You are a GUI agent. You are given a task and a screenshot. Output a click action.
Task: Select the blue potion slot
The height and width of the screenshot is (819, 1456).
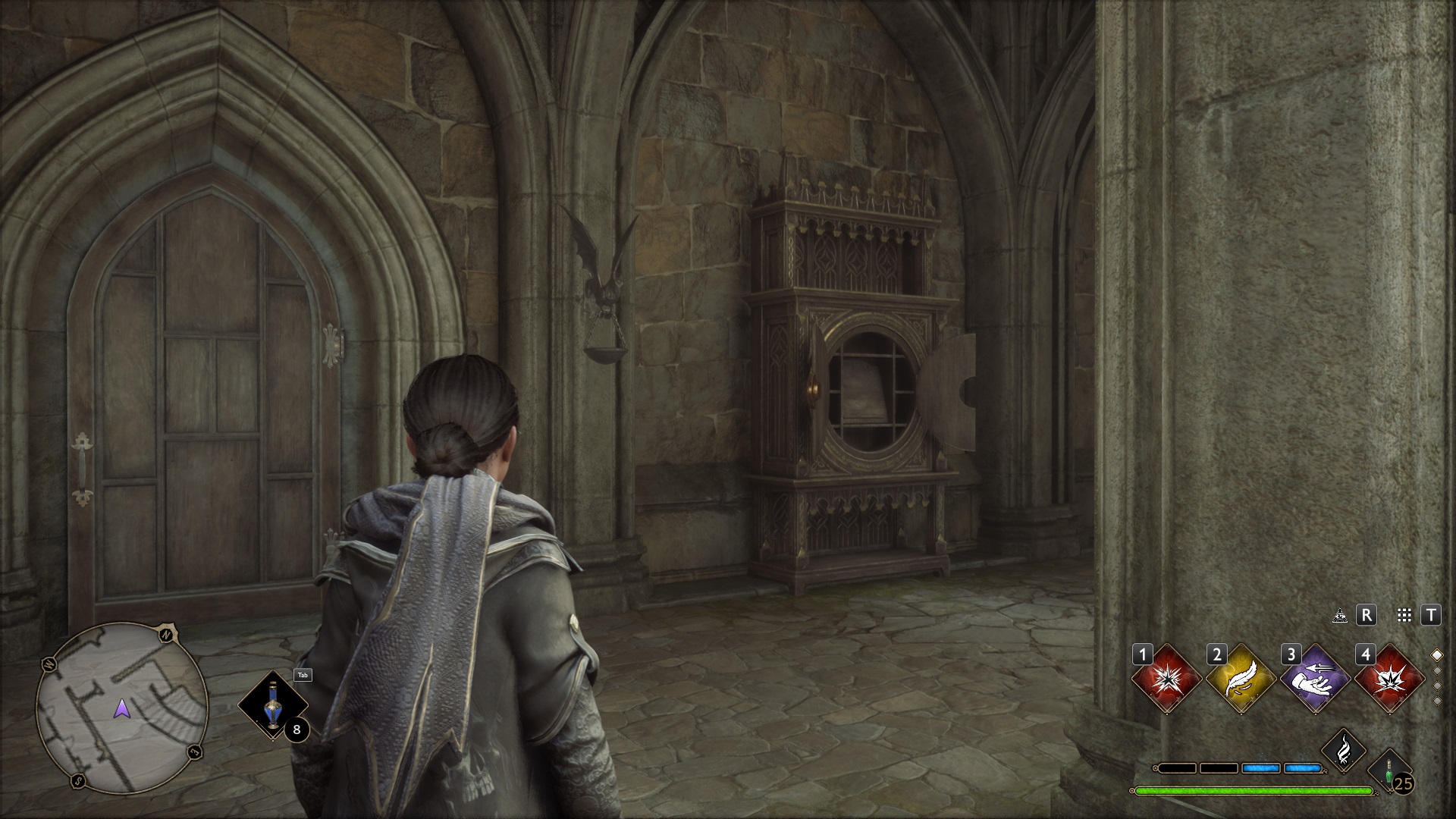(273, 705)
